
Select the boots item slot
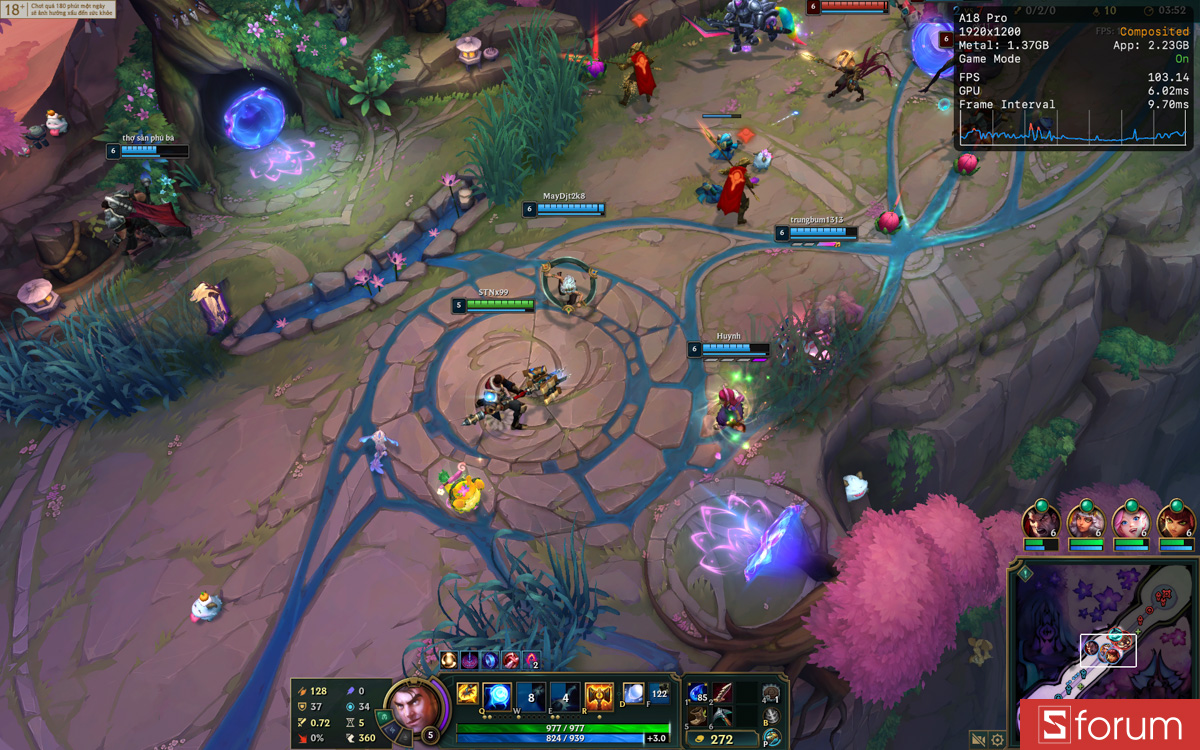pos(698,716)
